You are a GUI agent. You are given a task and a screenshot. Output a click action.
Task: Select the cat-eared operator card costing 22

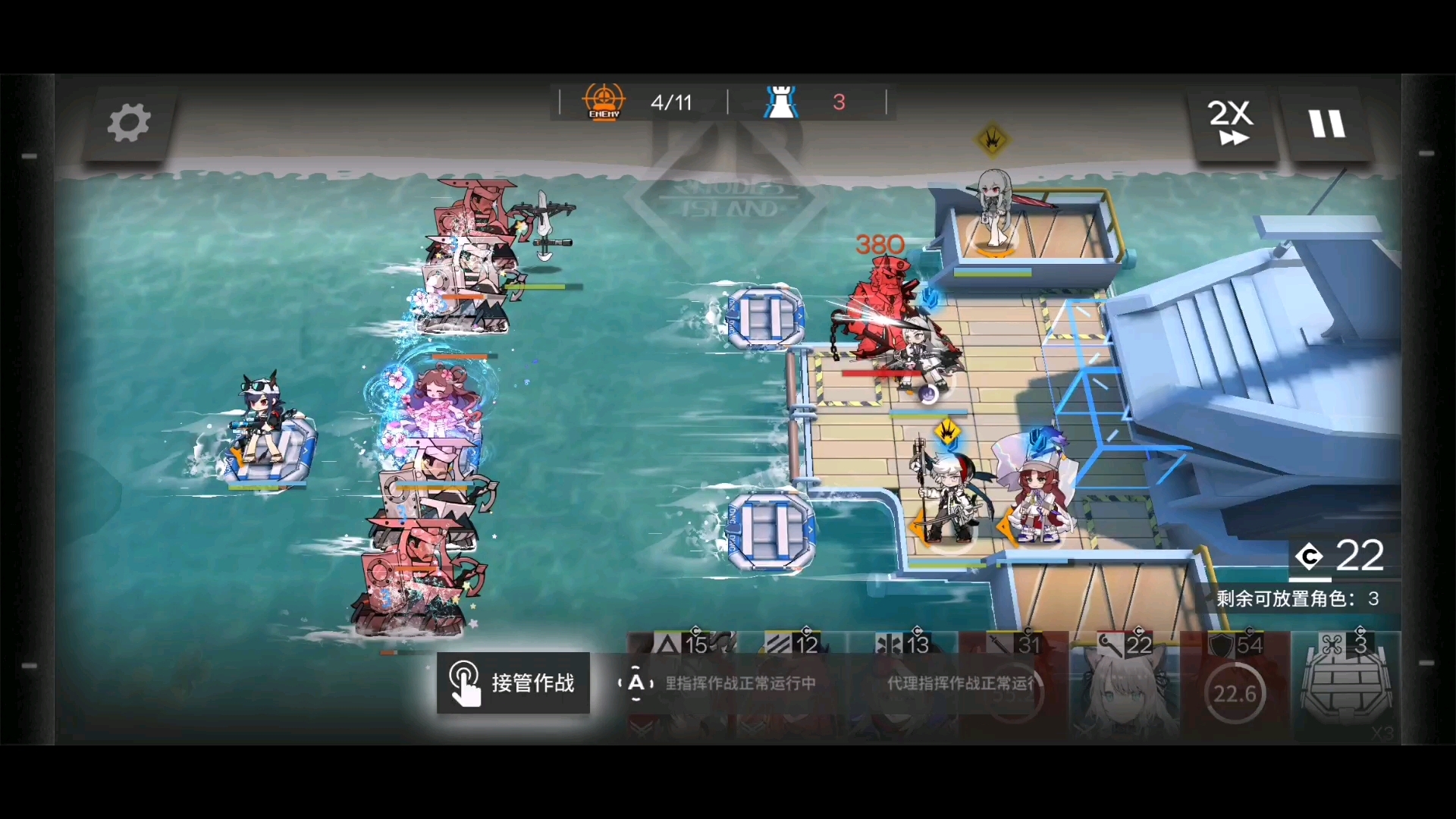pos(1124,686)
